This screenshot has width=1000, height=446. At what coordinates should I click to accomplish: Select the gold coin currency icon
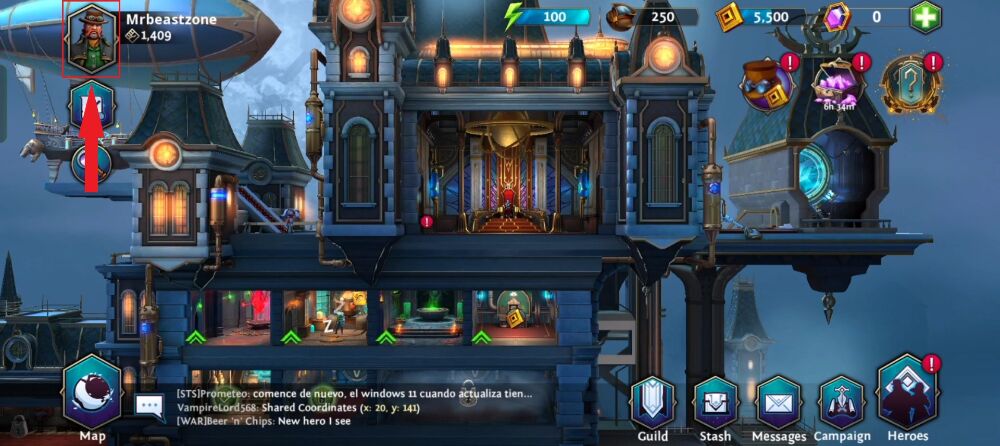(x=728, y=17)
